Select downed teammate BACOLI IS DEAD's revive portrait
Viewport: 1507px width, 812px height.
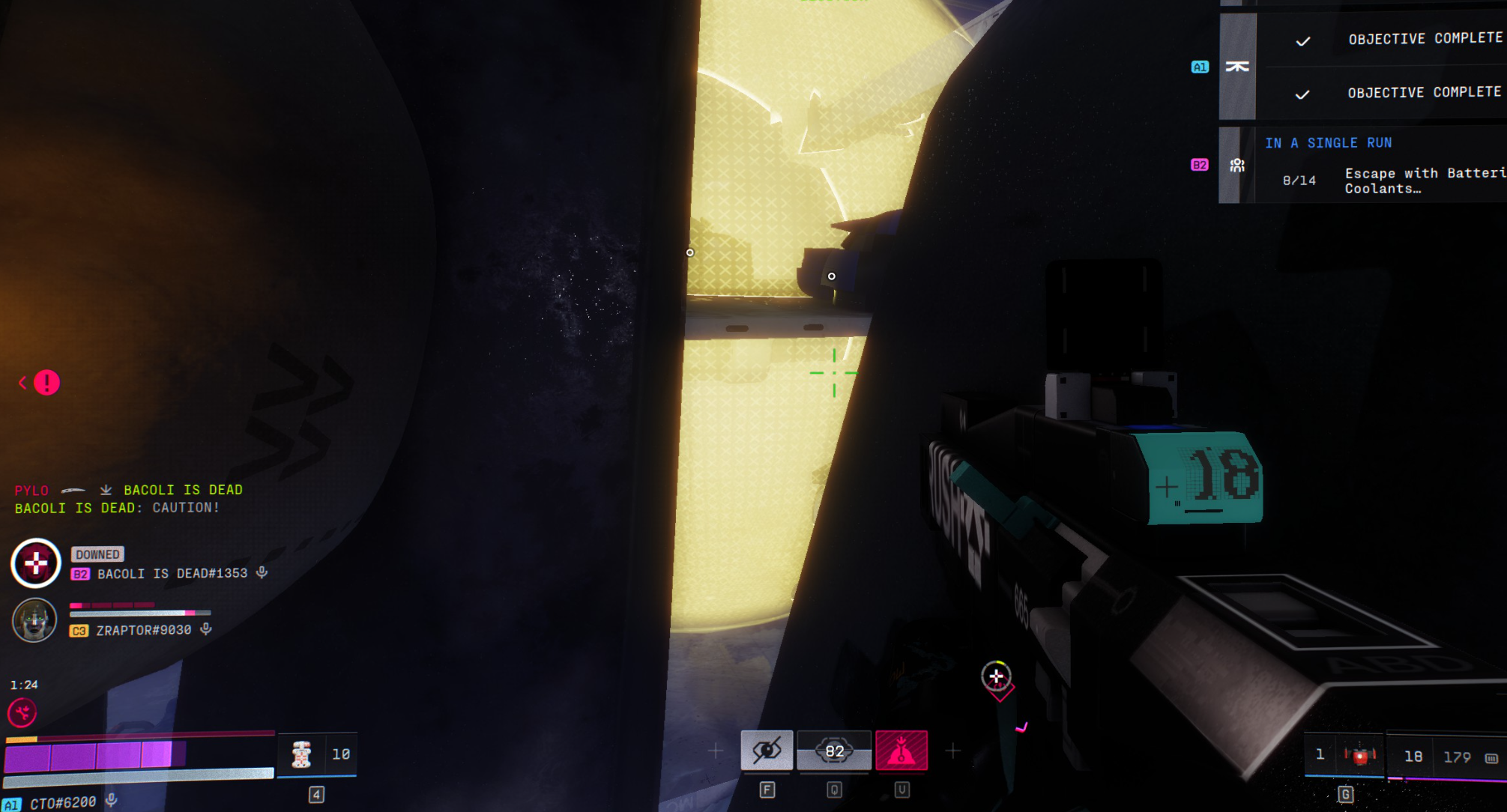(x=36, y=563)
